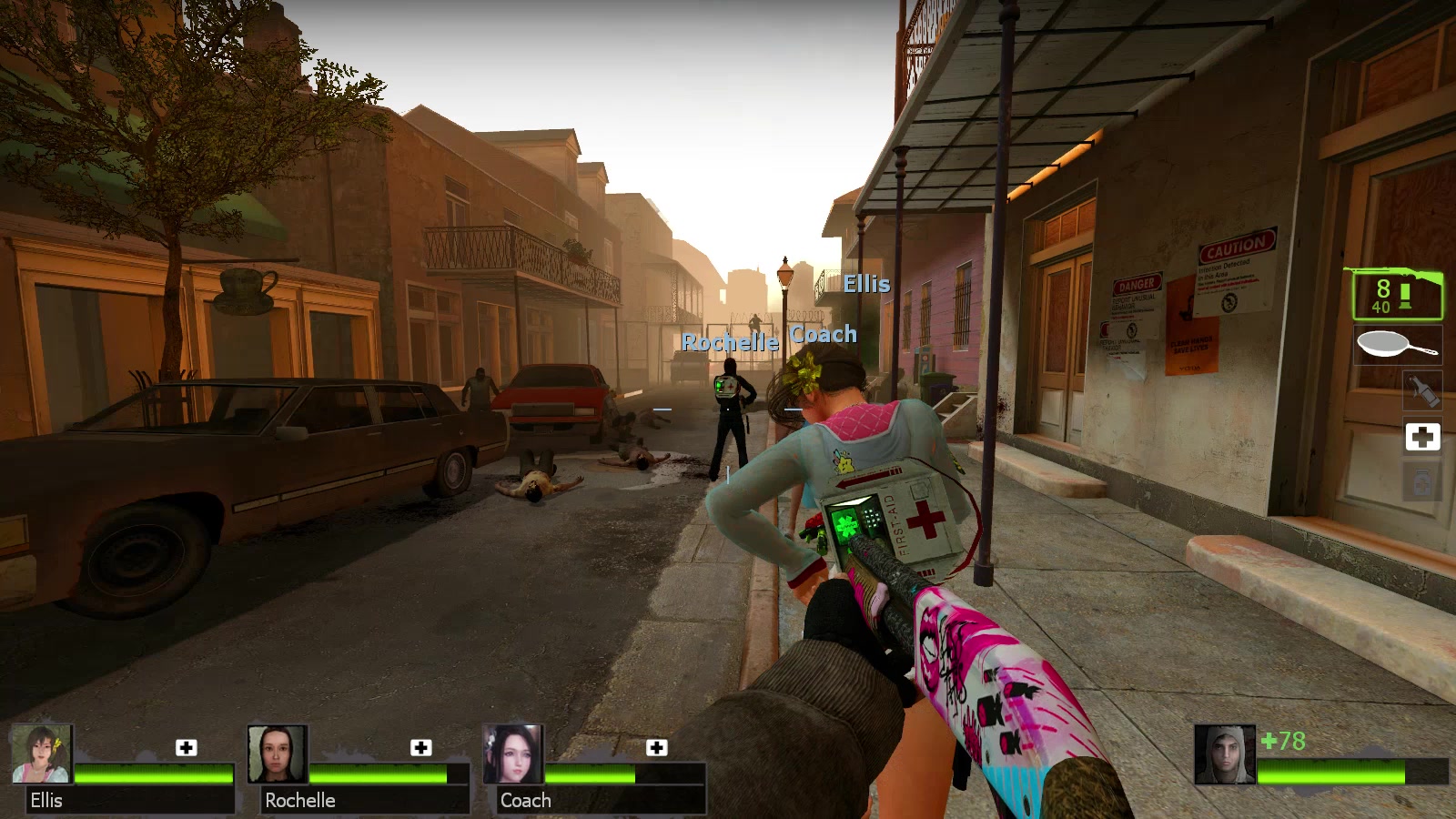Switch to the frying pan melee slot
Viewport: 1456px width, 819px height.
point(1397,346)
